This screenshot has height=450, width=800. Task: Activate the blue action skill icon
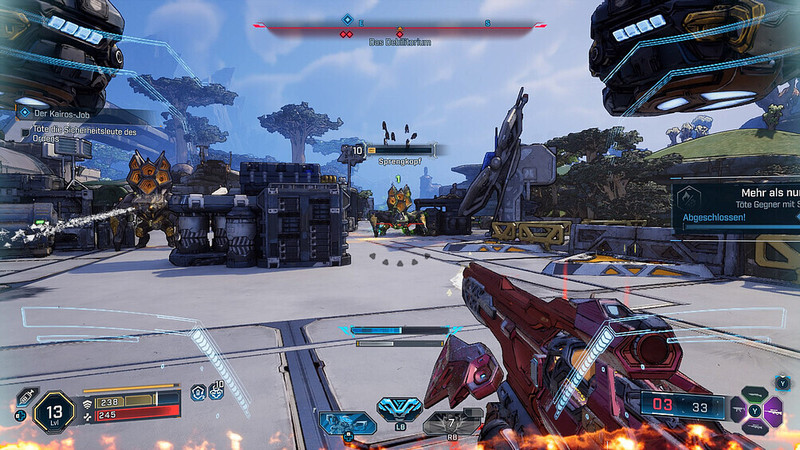click(346, 422)
